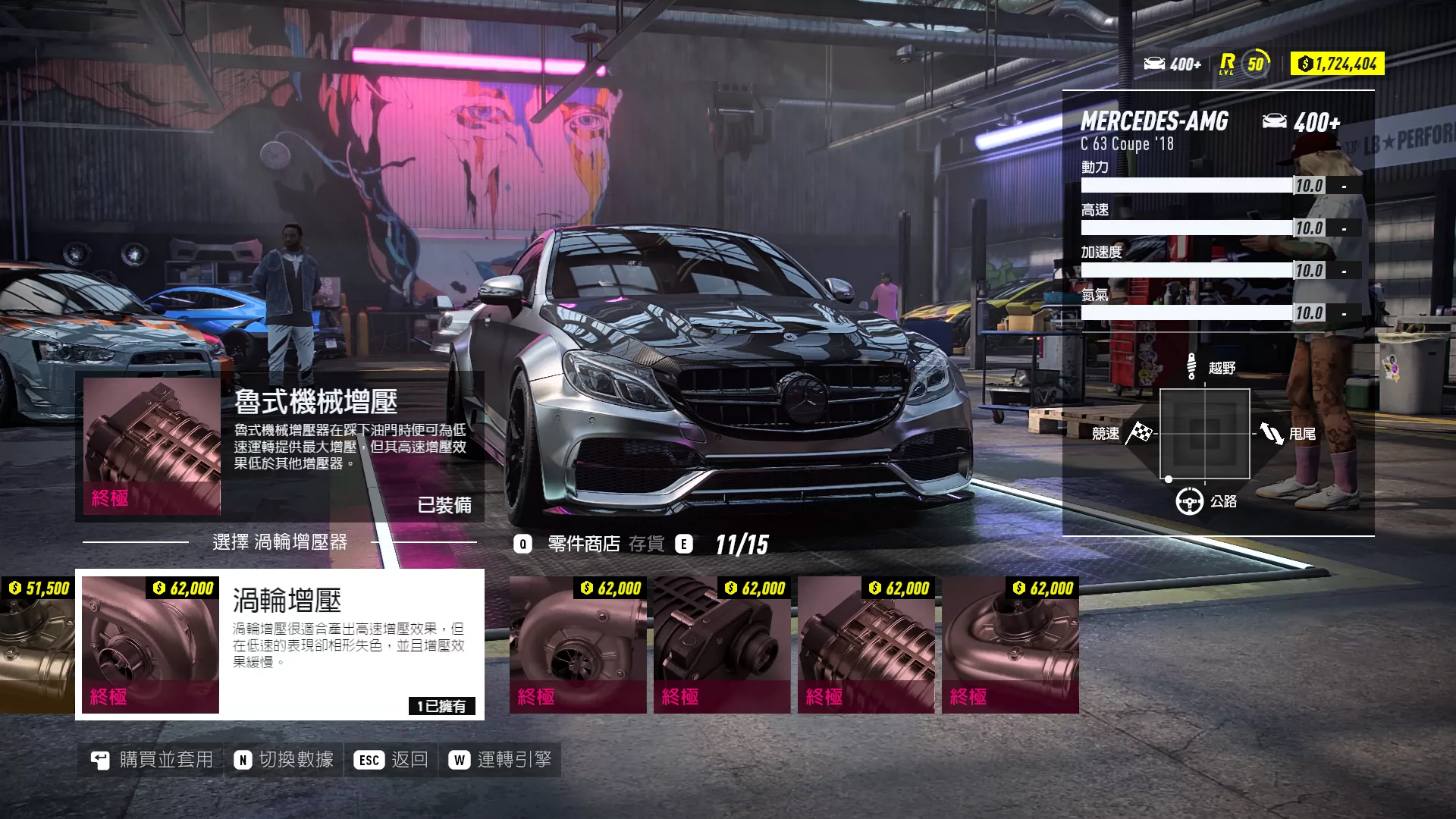Image resolution: width=1456 pixels, height=819 pixels.
Task: Open page indicator showing 11/15
Action: click(740, 544)
